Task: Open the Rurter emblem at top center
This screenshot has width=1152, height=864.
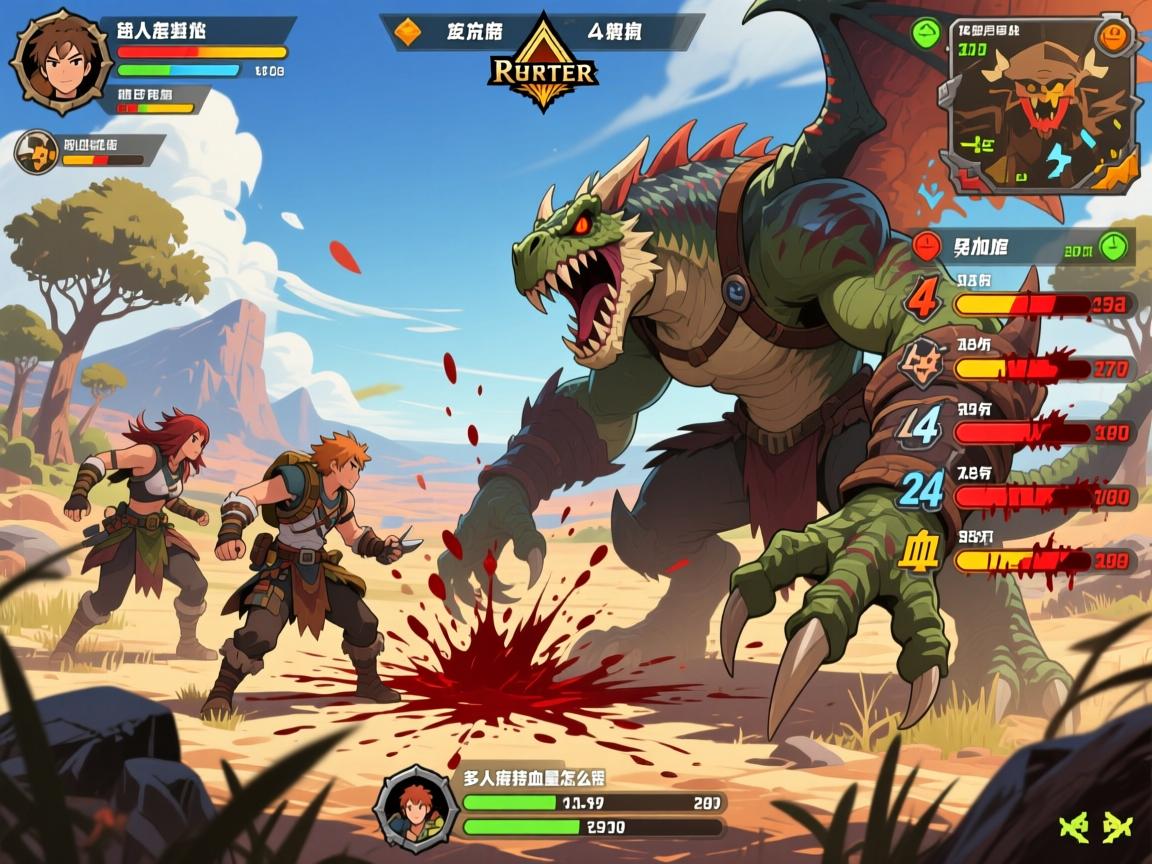Action: point(544,65)
